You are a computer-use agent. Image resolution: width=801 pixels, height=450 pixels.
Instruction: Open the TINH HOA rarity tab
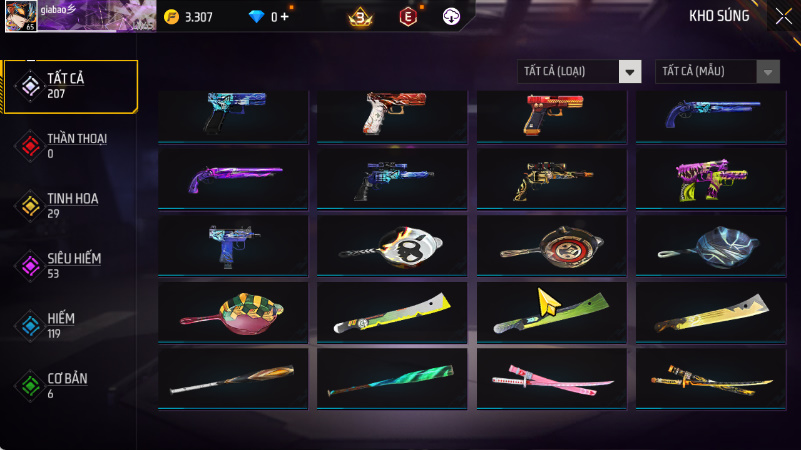(70, 205)
